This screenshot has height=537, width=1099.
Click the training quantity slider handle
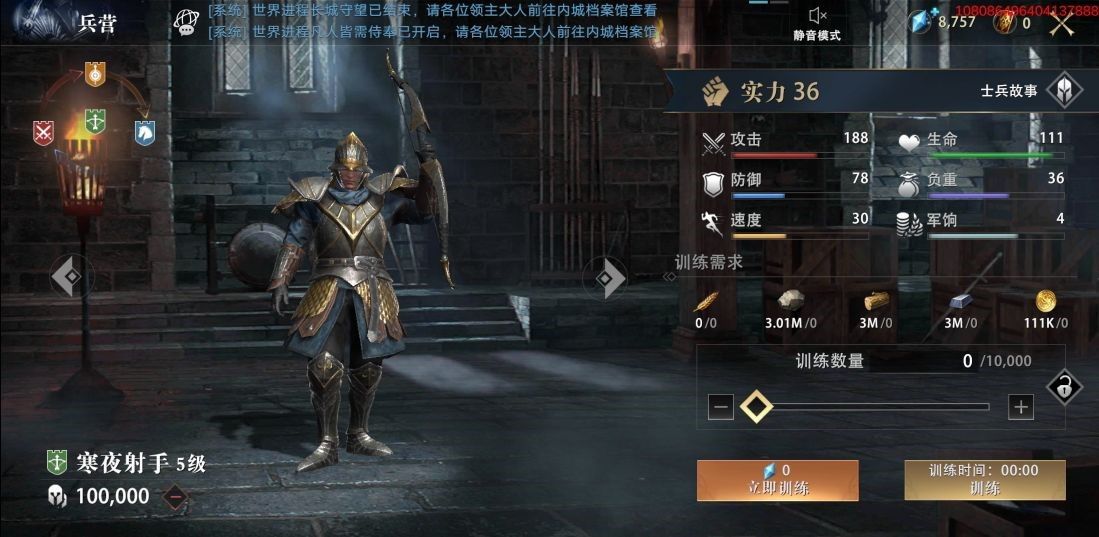[x=756, y=407]
